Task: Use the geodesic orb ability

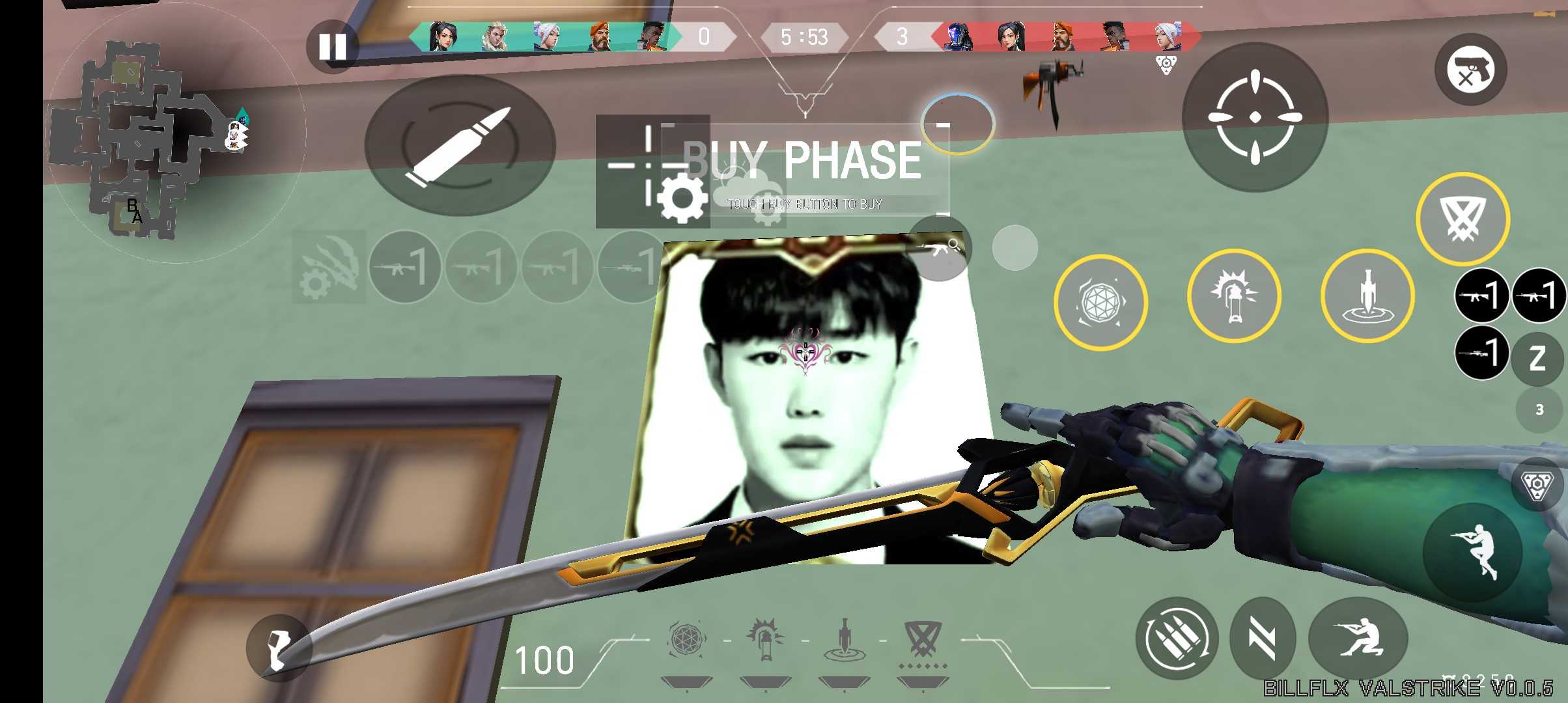Action: point(1100,302)
